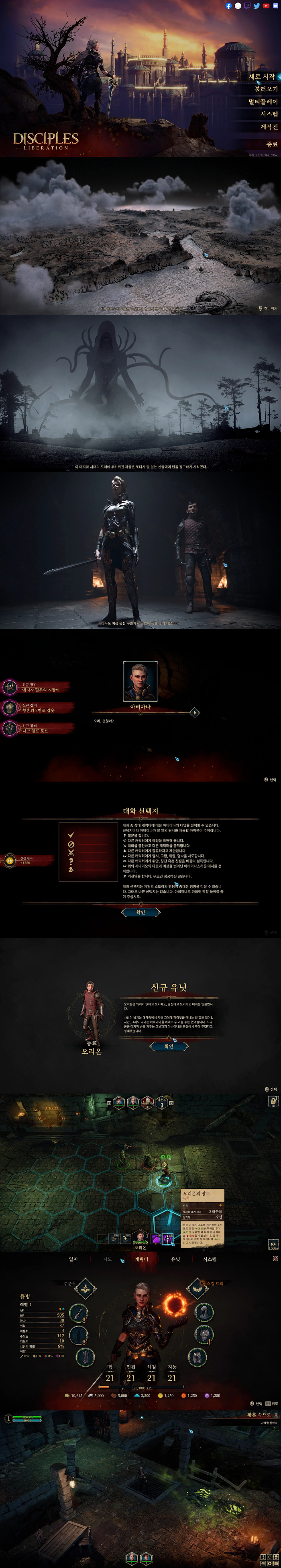Open the Facebook link icon
Image resolution: width=281 pixels, height=1568 pixels.
coord(229,6)
